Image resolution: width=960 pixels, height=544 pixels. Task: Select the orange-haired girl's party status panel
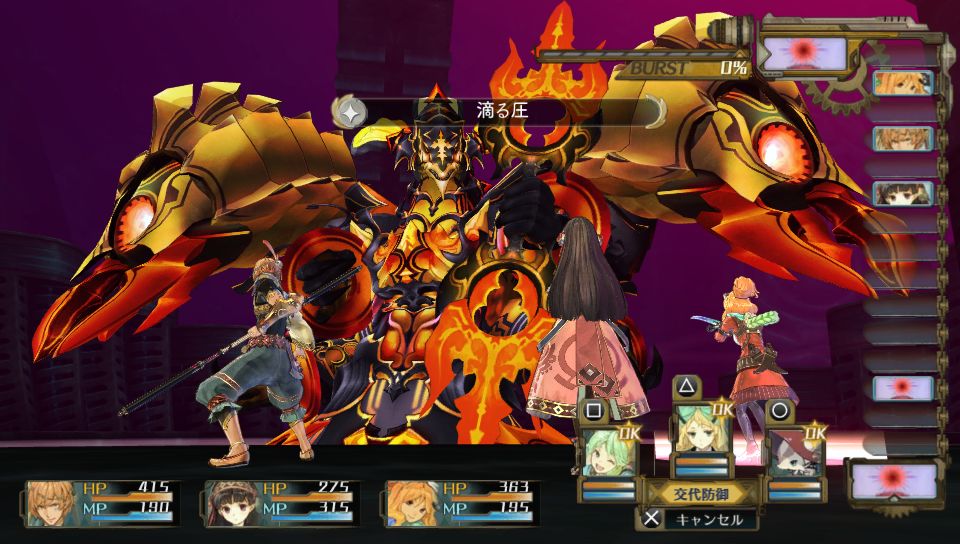tap(463, 503)
